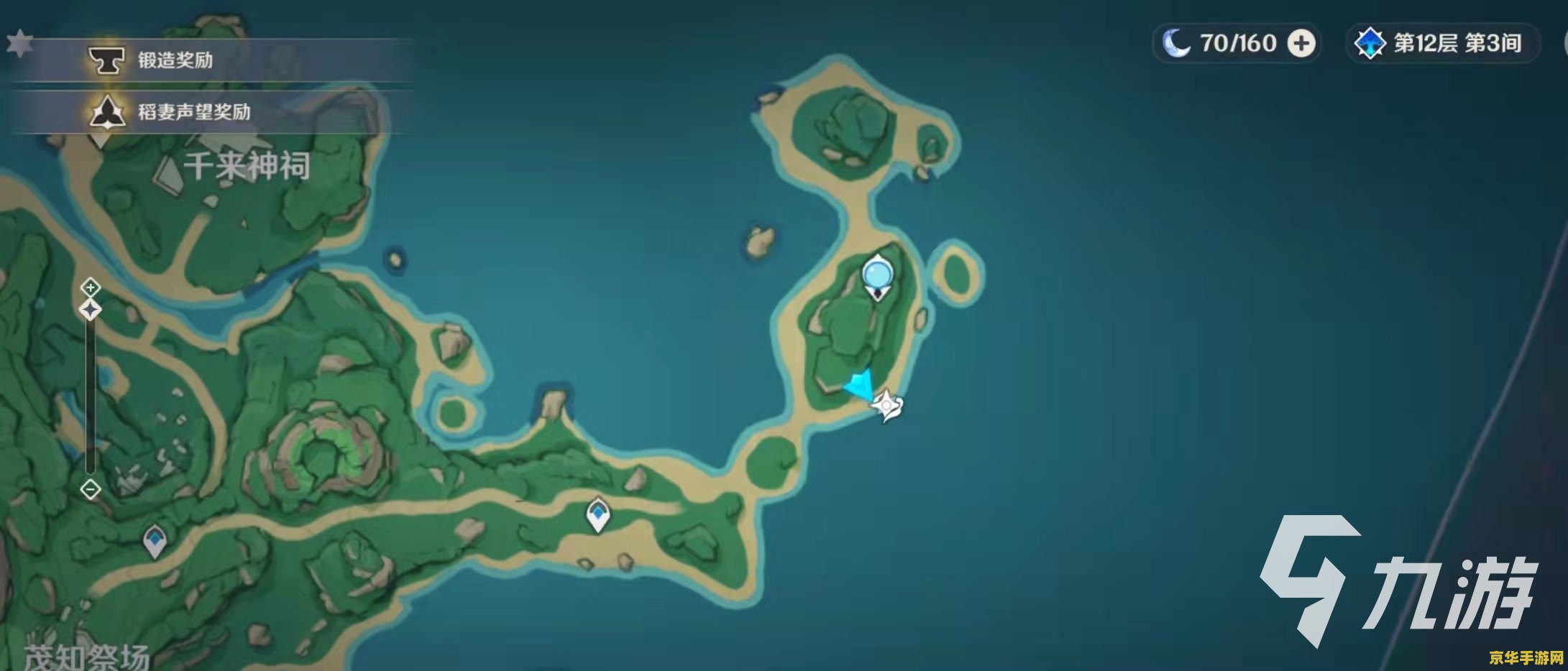The image size is (1568, 671).
Task: Click the grey star icon beside 锻造奖励
Action: point(19,43)
